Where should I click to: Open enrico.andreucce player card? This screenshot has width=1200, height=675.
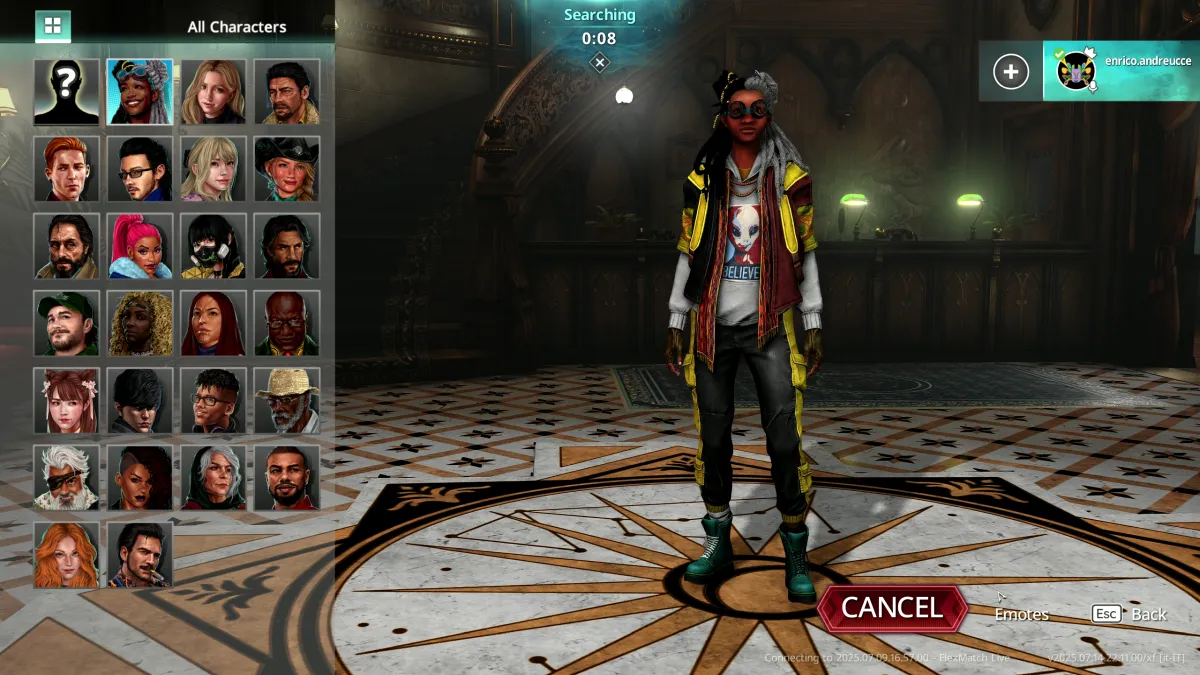[1121, 71]
